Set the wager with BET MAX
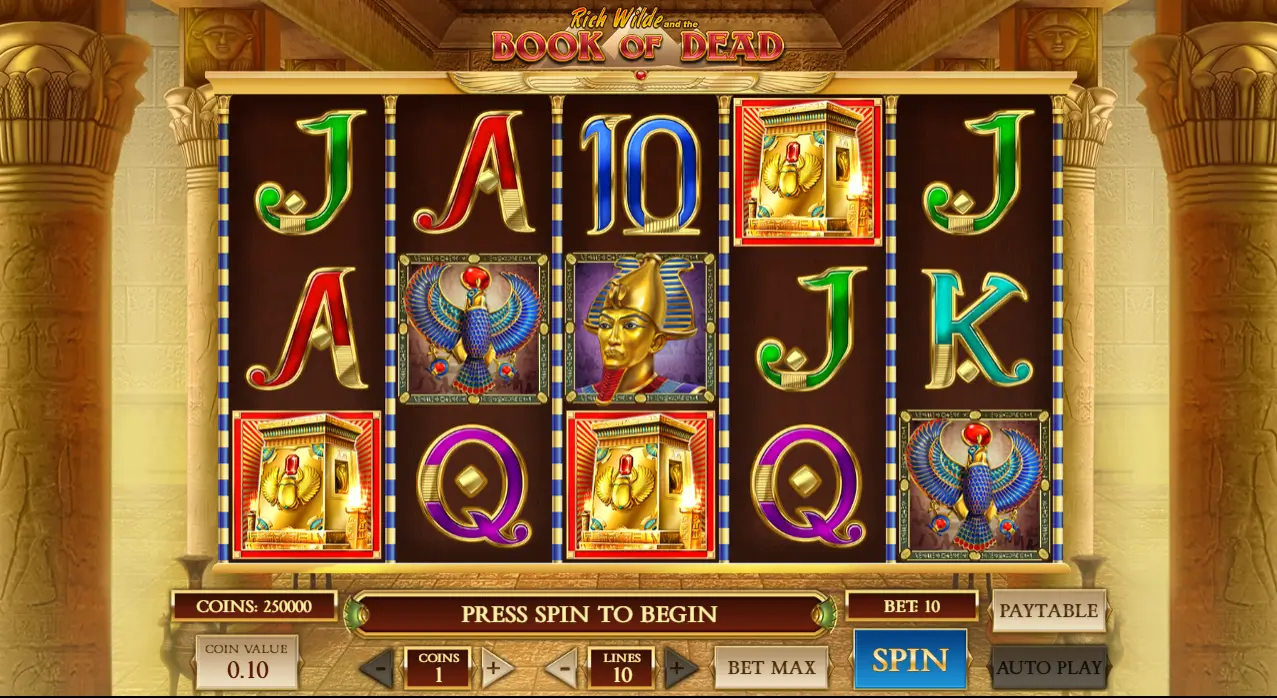 tap(771, 667)
